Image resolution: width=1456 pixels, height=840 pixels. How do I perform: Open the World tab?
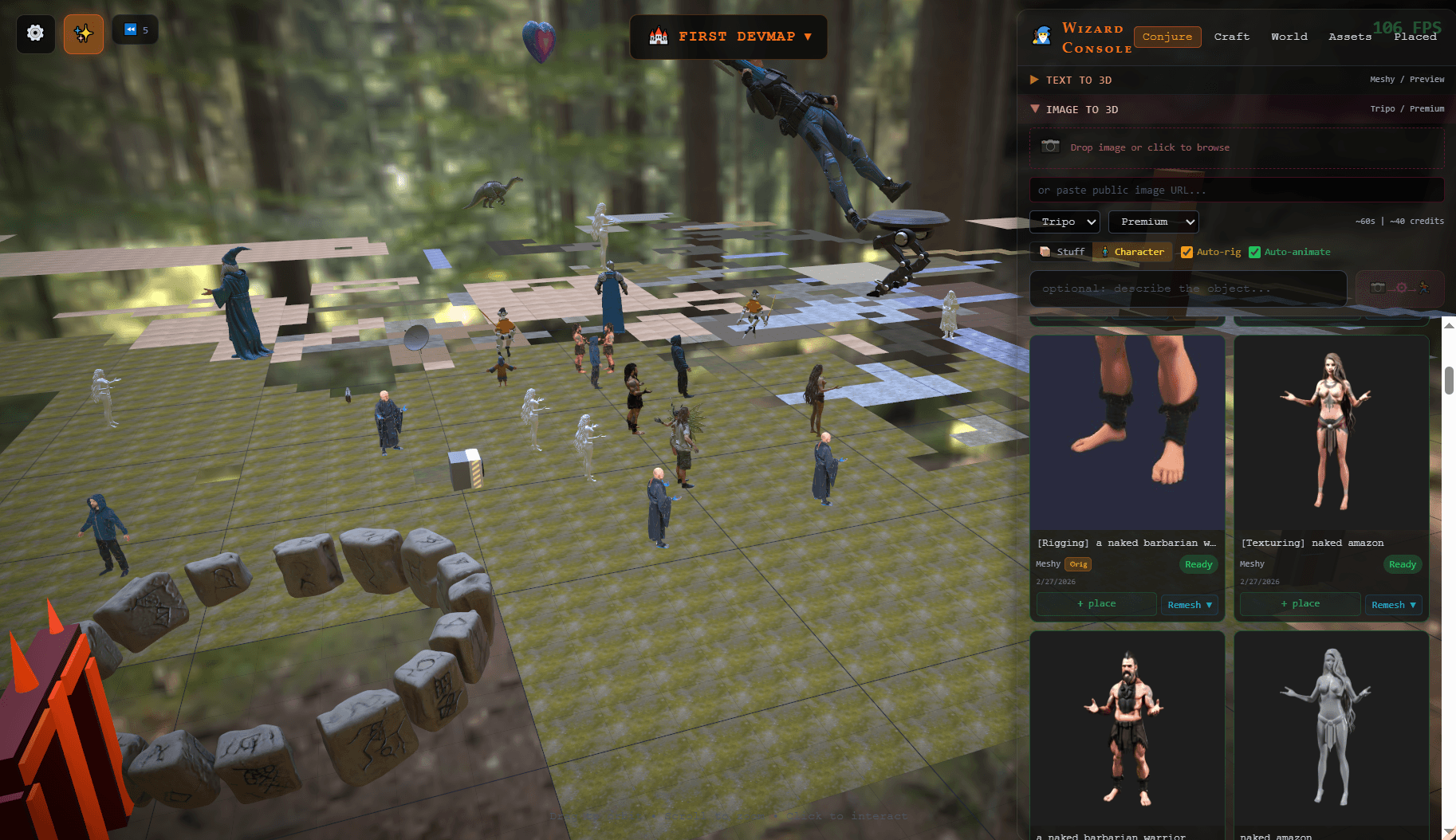(x=1289, y=37)
